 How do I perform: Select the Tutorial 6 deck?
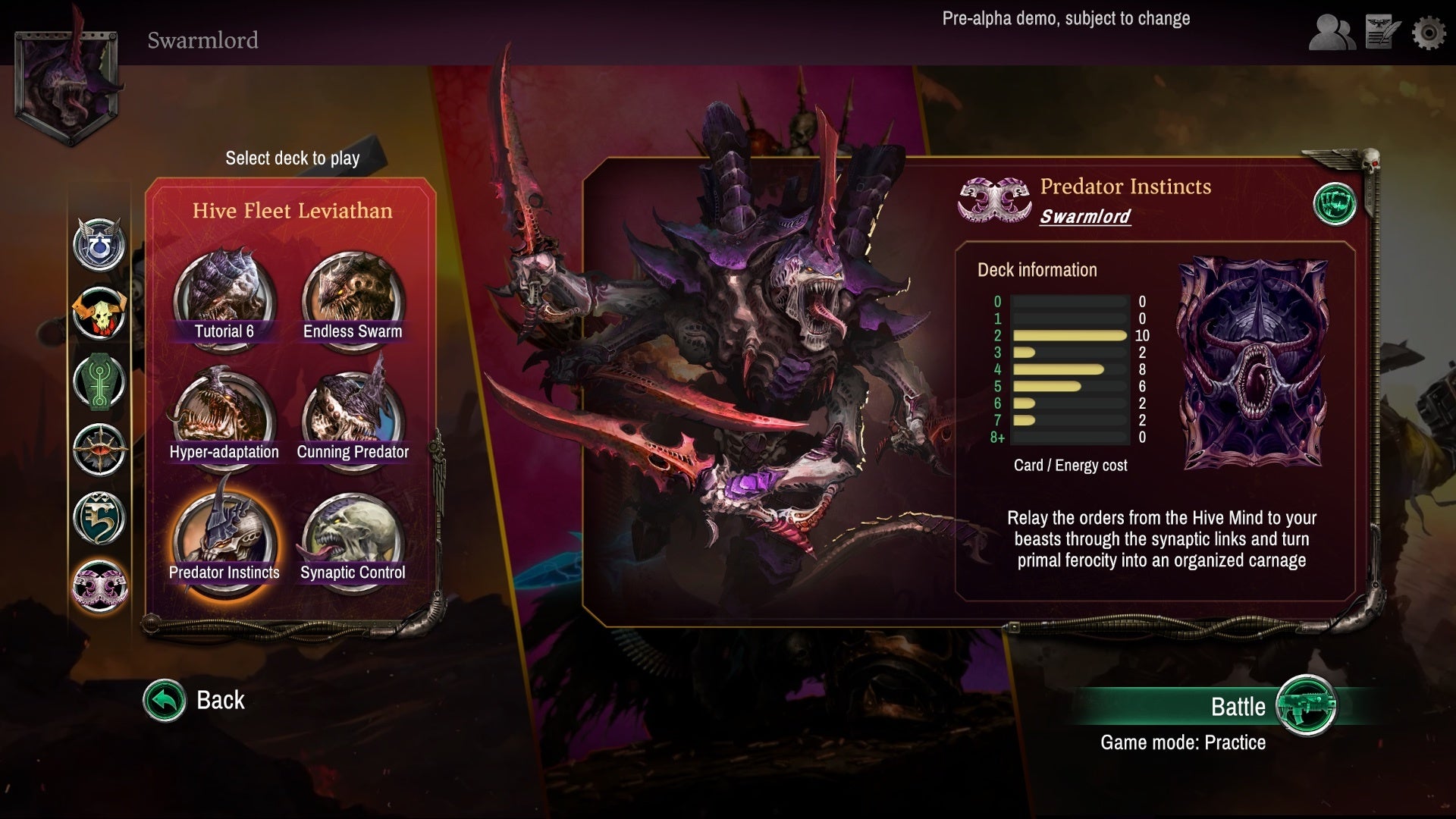224,300
